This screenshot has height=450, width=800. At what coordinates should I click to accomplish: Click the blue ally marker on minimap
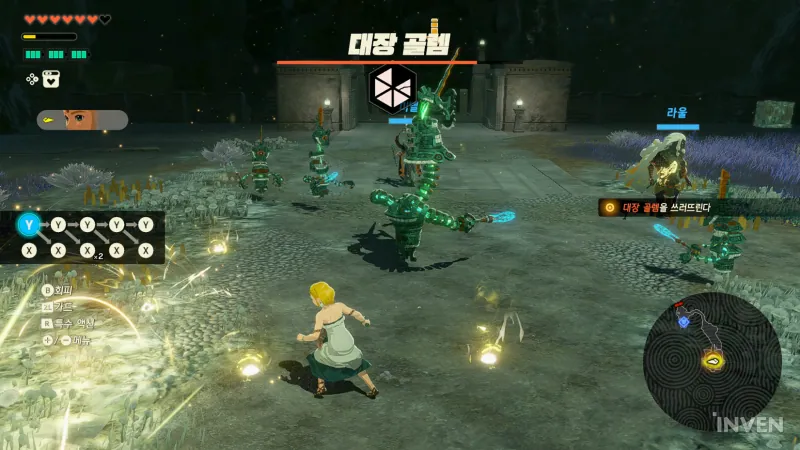click(684, 321)
